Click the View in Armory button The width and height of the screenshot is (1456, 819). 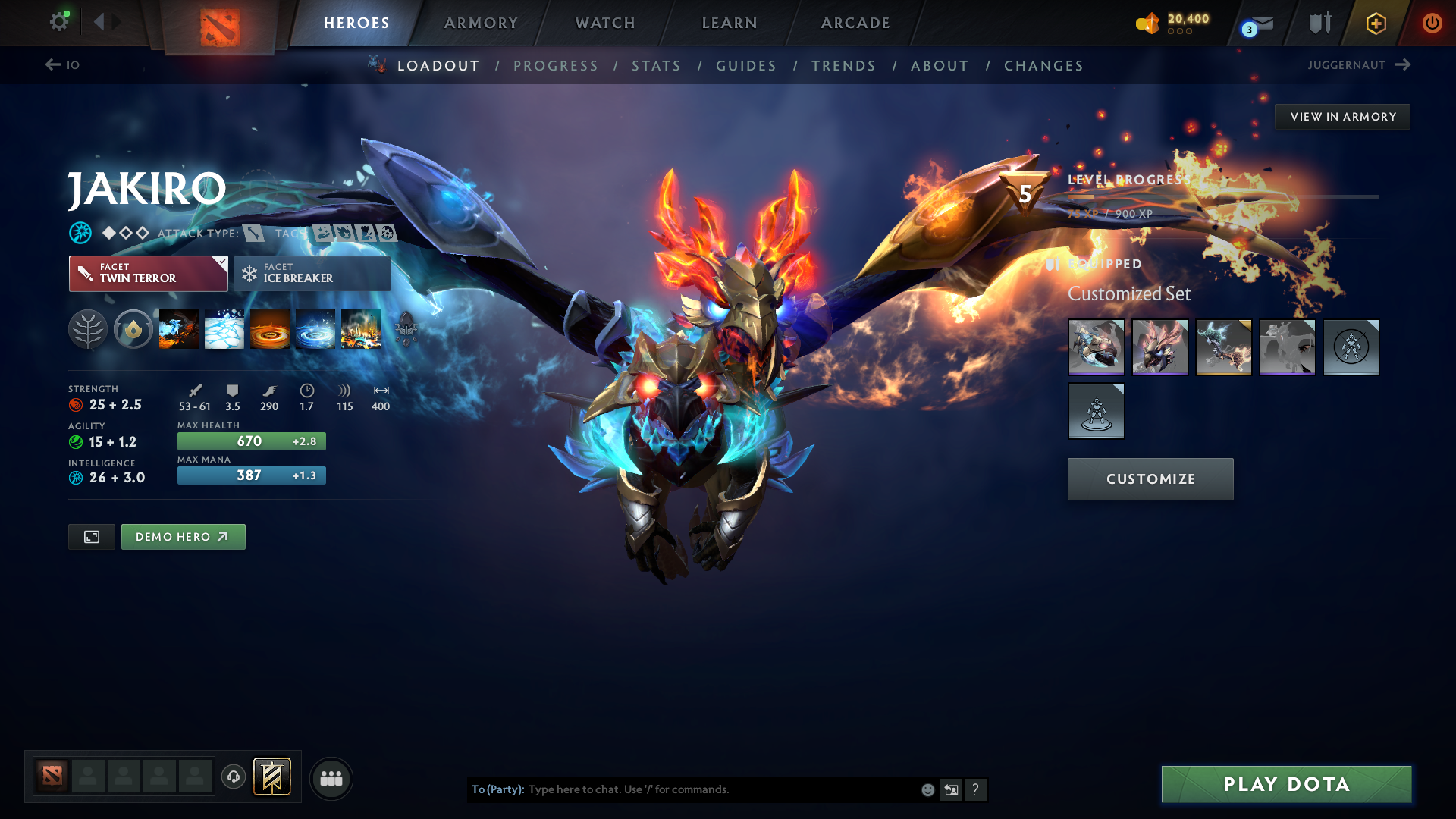tap(1342, 117)
